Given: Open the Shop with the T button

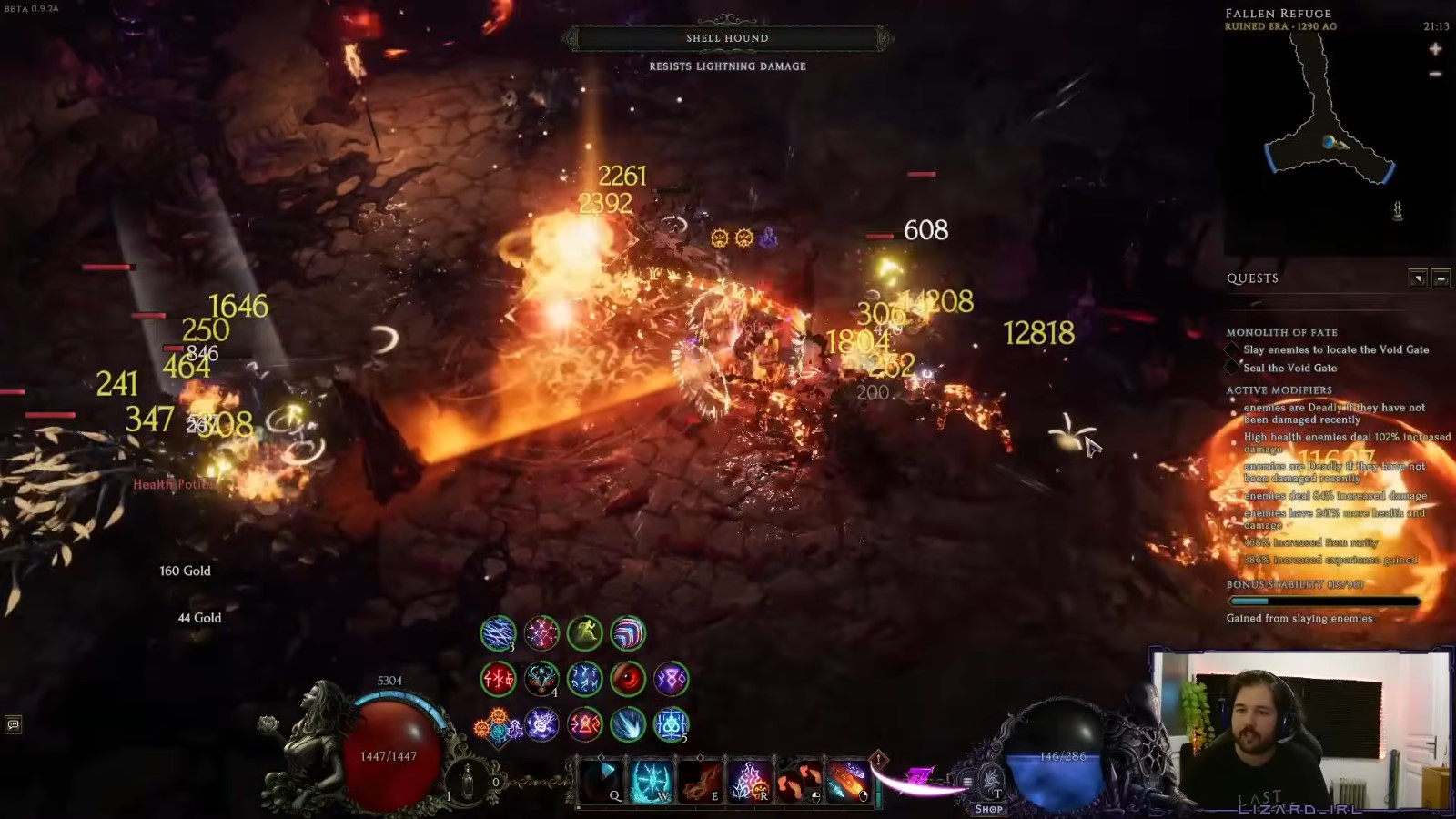Looking at the screenshot, I should [988, 781].
